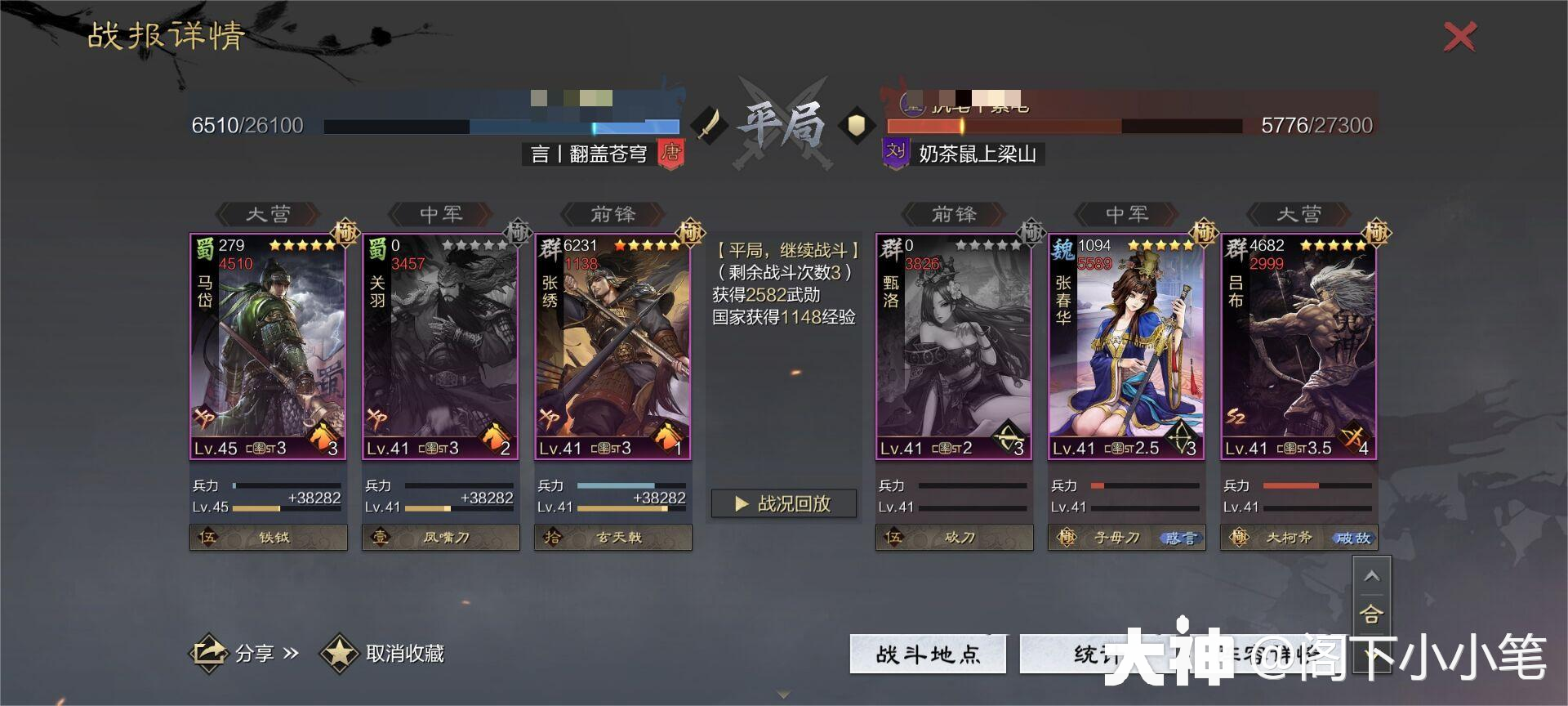Screen dimensions: 1568x706
Task: Open 战斗地点 battle location
Action: [x=927, y=654]
